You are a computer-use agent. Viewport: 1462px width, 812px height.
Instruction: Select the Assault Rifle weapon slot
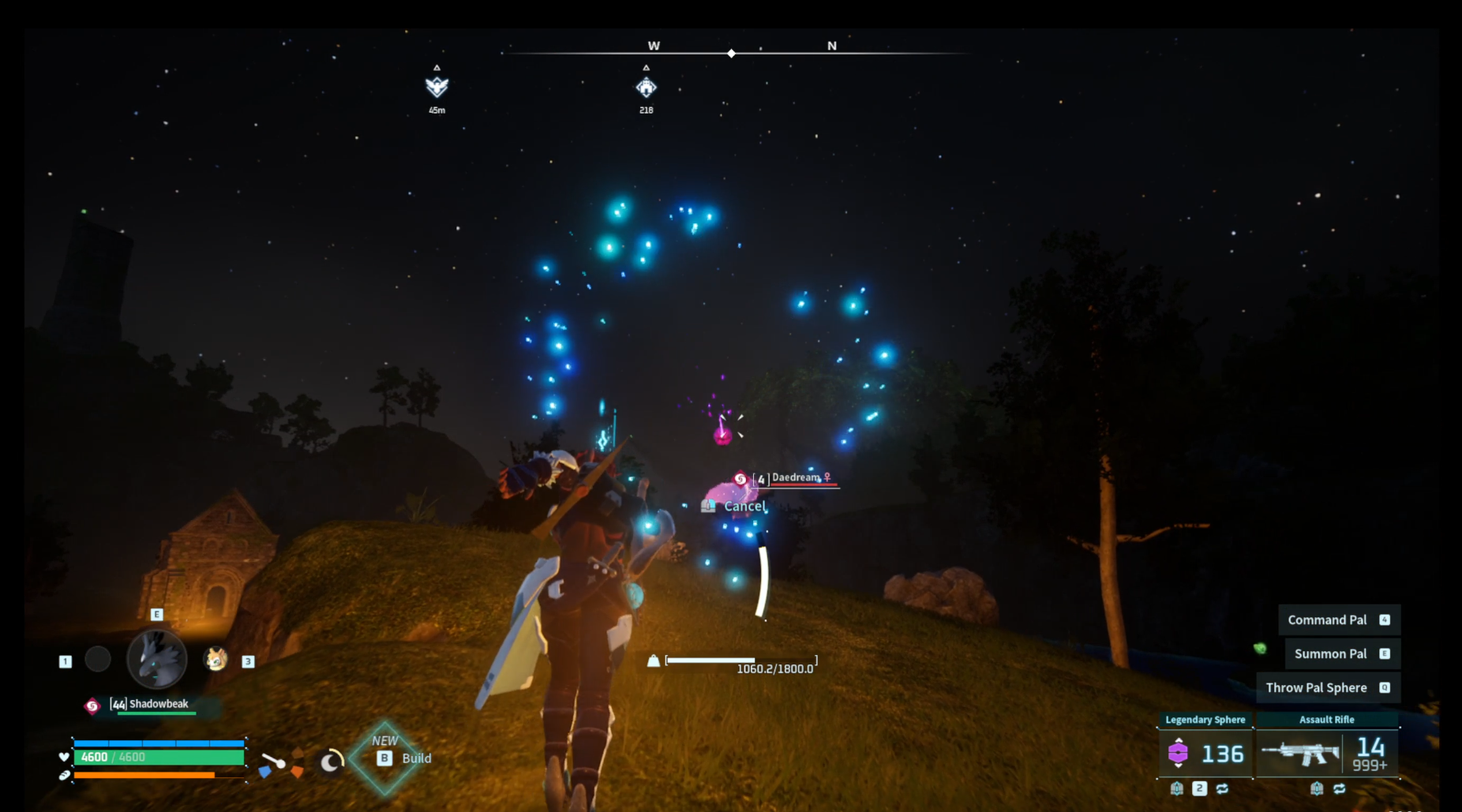1327,753
